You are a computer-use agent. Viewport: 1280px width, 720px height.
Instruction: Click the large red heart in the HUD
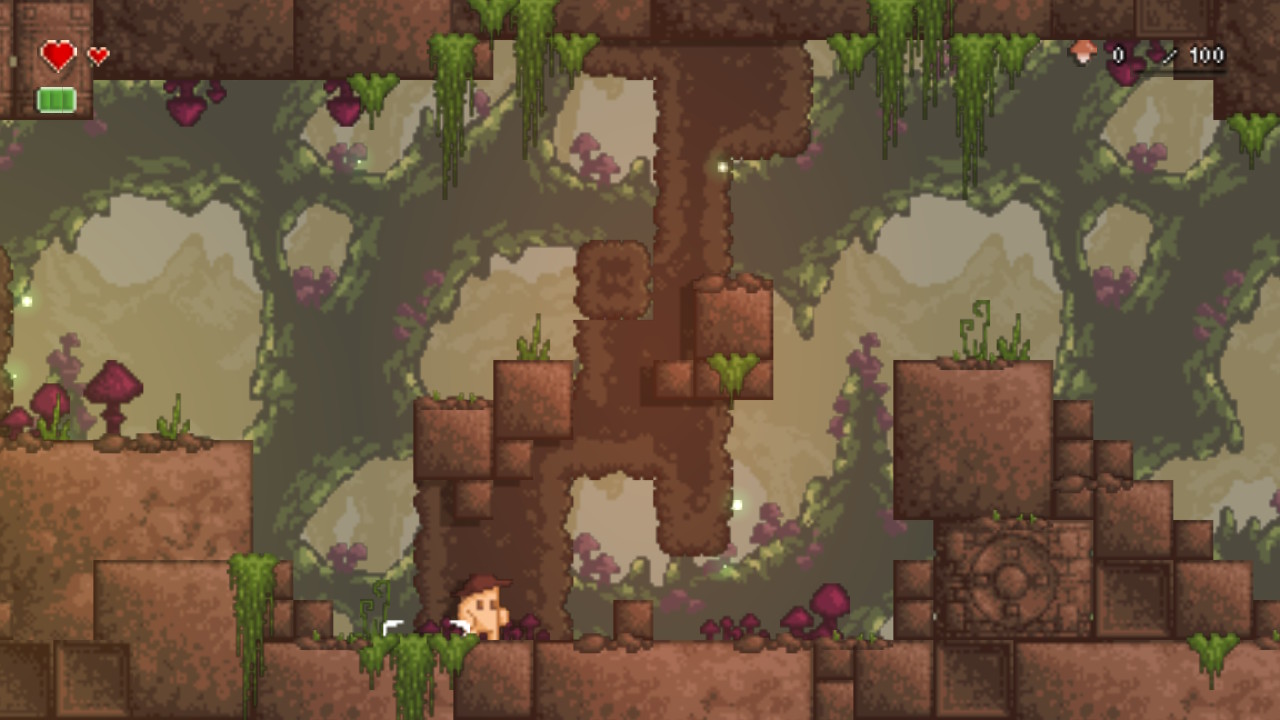[x=56, y=55]
